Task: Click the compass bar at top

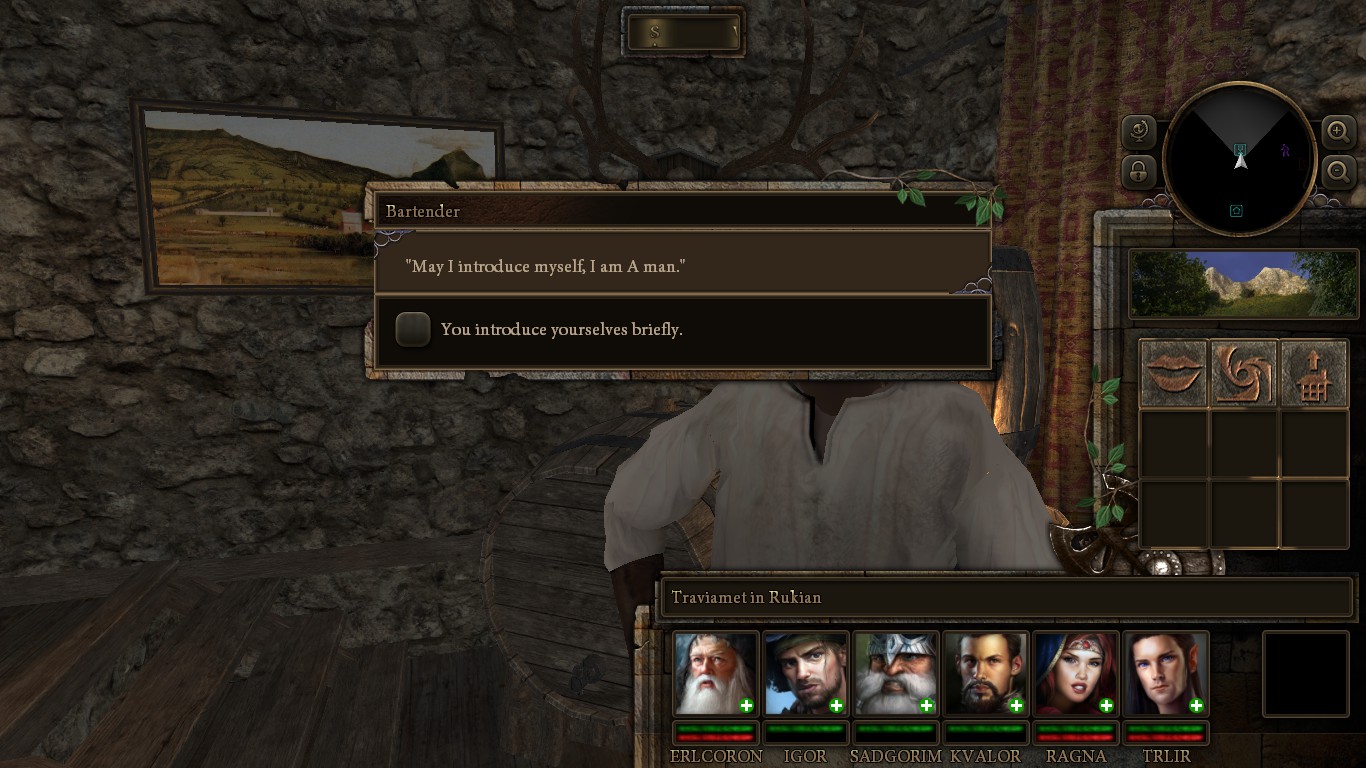Action: coord(684,33)
